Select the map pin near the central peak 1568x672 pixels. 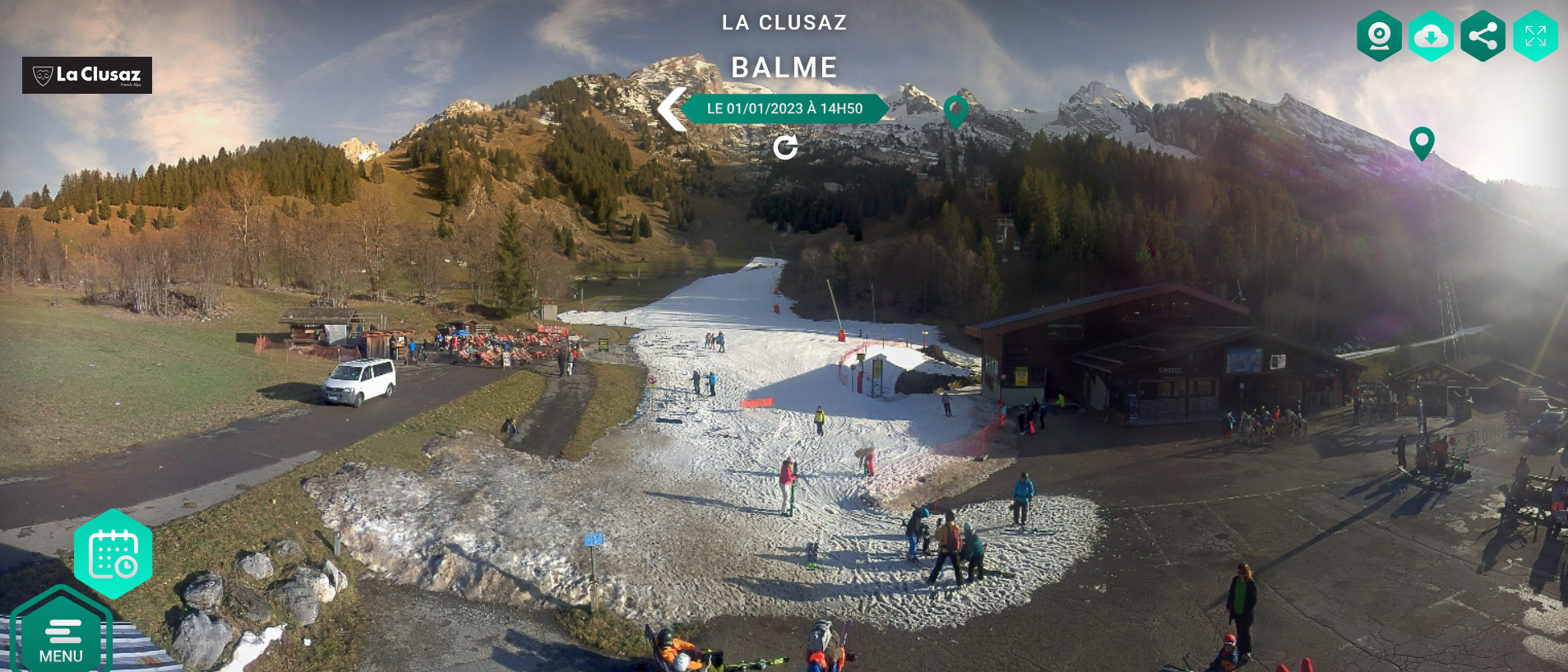click(955, 110)
